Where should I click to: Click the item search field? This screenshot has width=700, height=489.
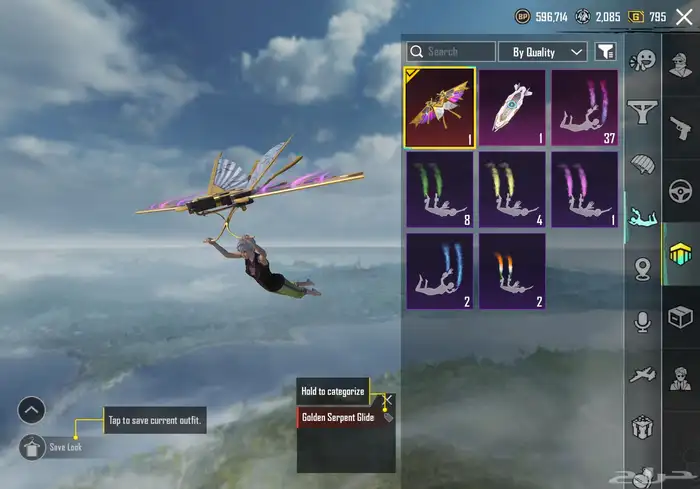pos(451,51)
